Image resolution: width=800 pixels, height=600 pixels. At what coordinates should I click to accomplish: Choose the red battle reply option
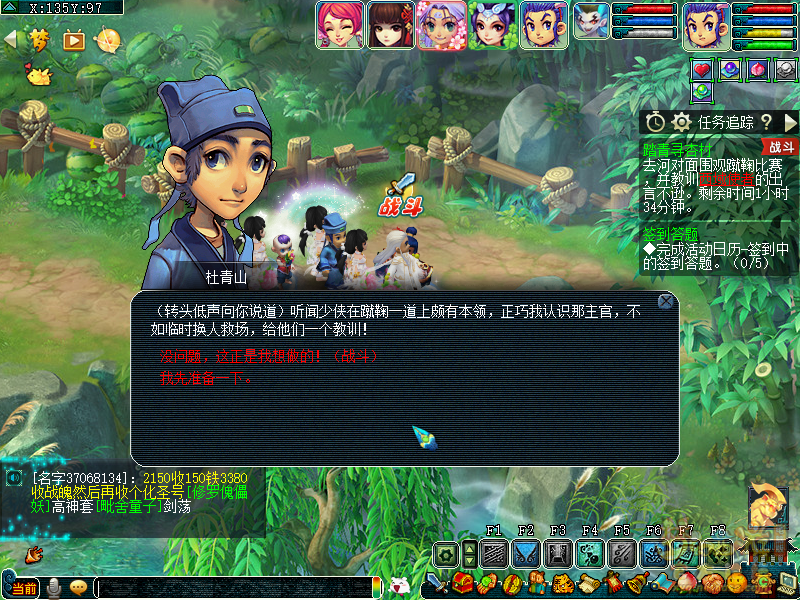point(269,357)
